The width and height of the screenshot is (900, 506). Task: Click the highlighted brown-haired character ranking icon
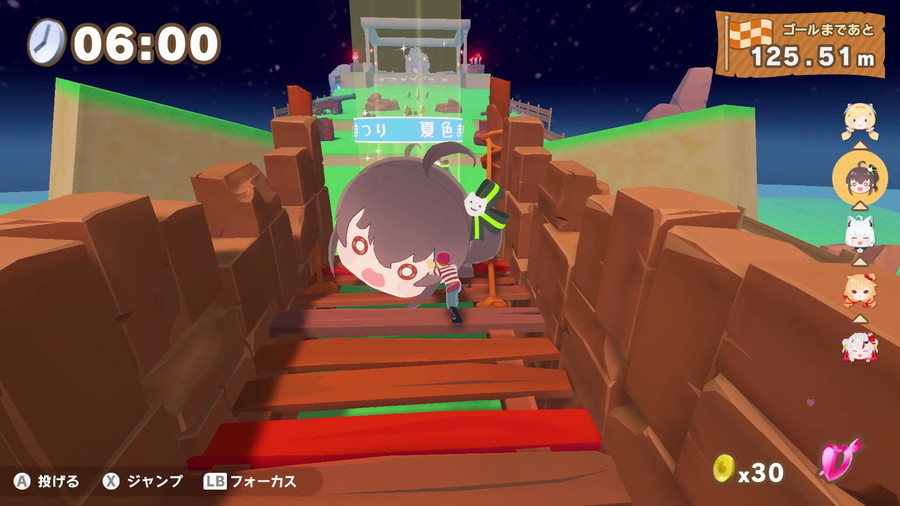pyautogui.click(x=860, y=180)
